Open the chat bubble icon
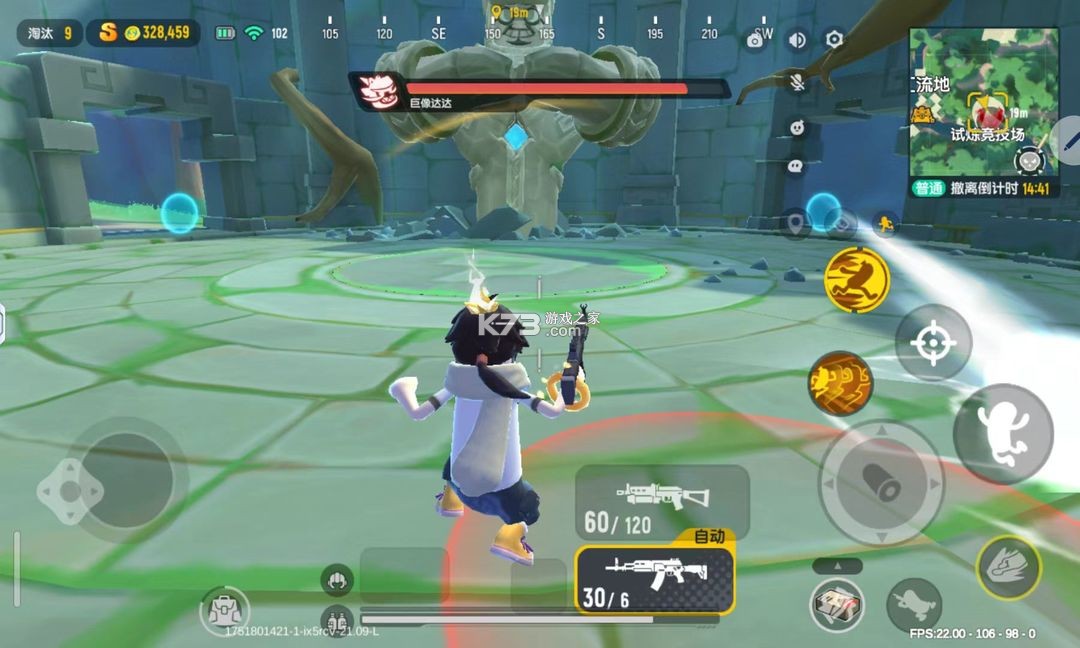1080x648 pixels. 797,166
